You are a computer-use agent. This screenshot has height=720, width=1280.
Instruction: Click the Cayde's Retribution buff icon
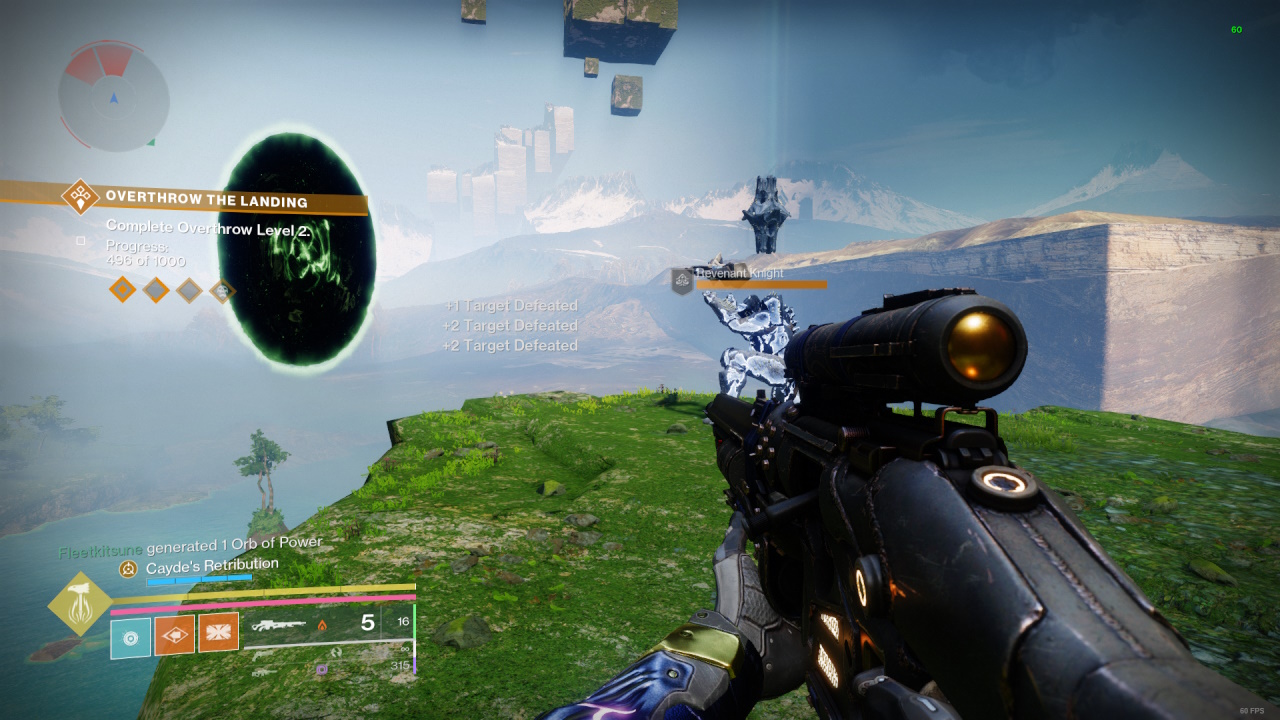tap(128, 568)
